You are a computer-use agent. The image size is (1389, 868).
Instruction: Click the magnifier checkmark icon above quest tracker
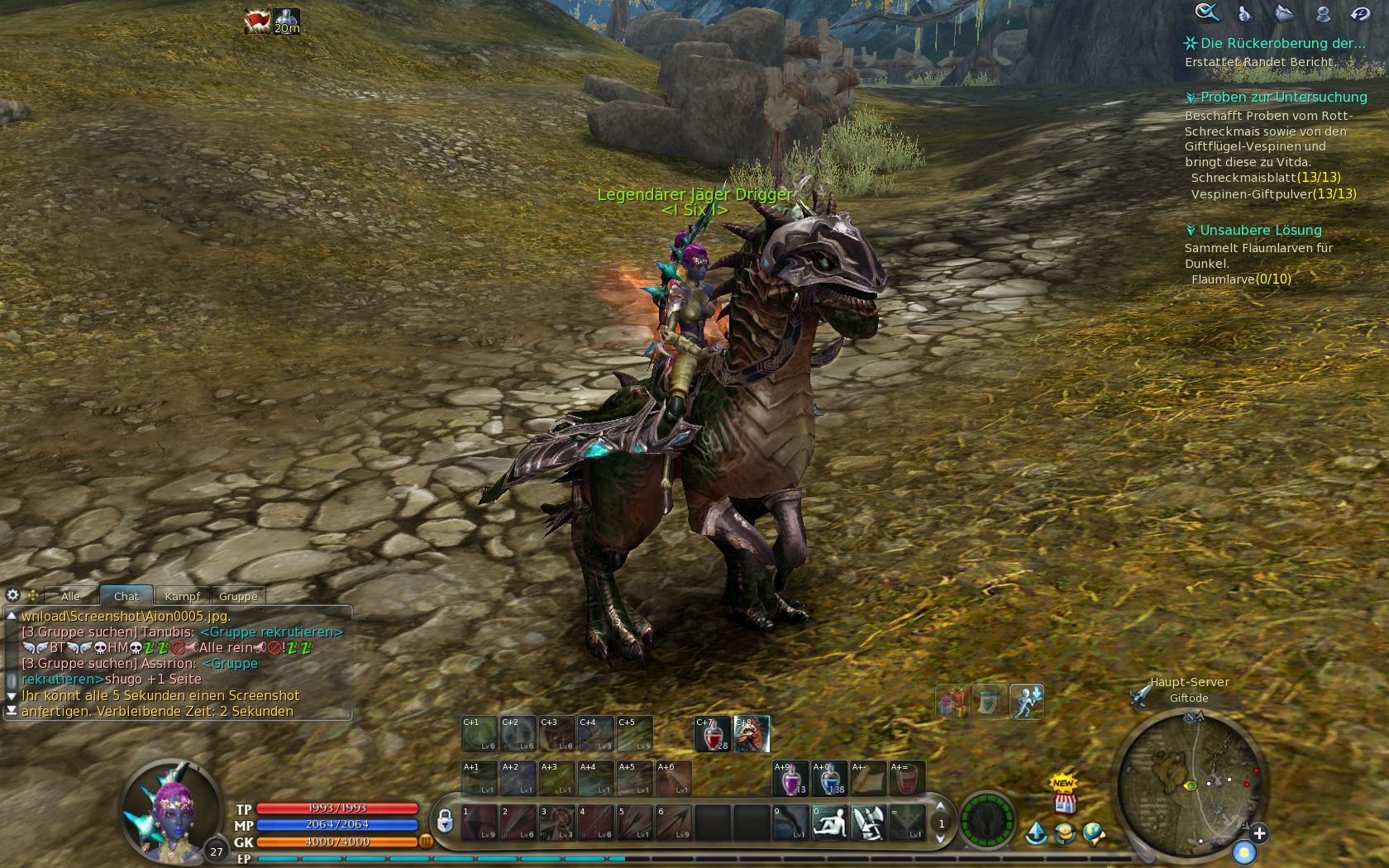point(1206,12)
